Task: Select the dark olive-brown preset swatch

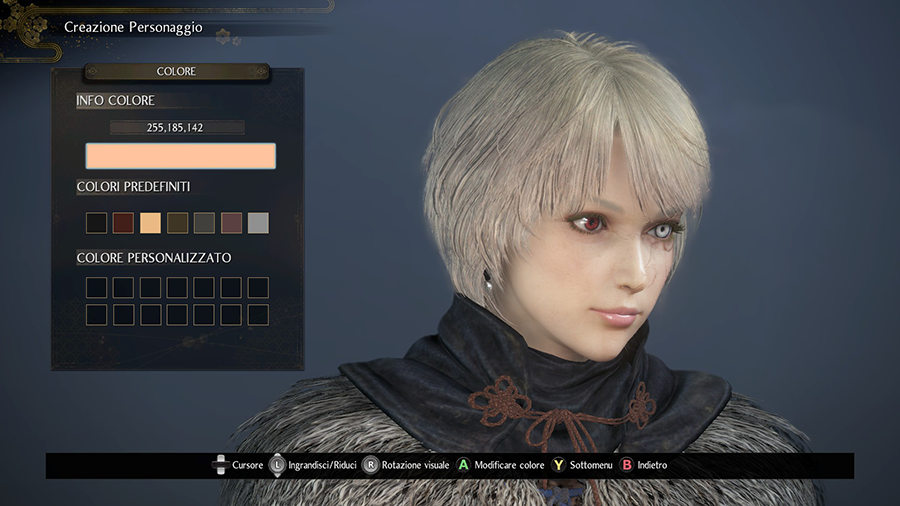Action: coord(177,223)
